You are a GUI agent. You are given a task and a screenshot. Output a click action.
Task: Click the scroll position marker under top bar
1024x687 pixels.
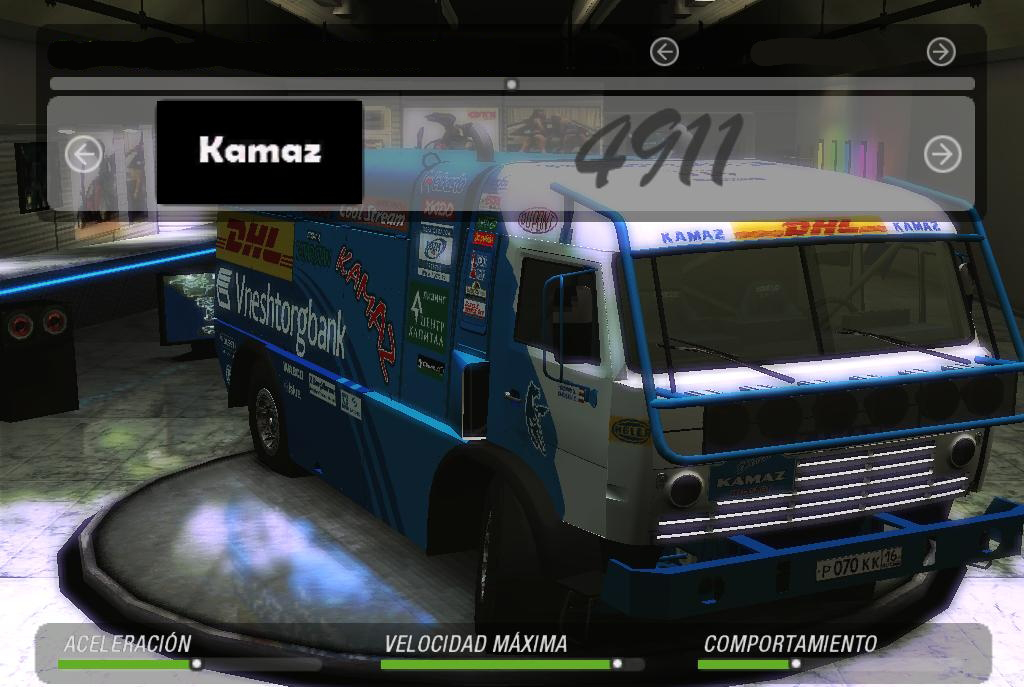512,85
